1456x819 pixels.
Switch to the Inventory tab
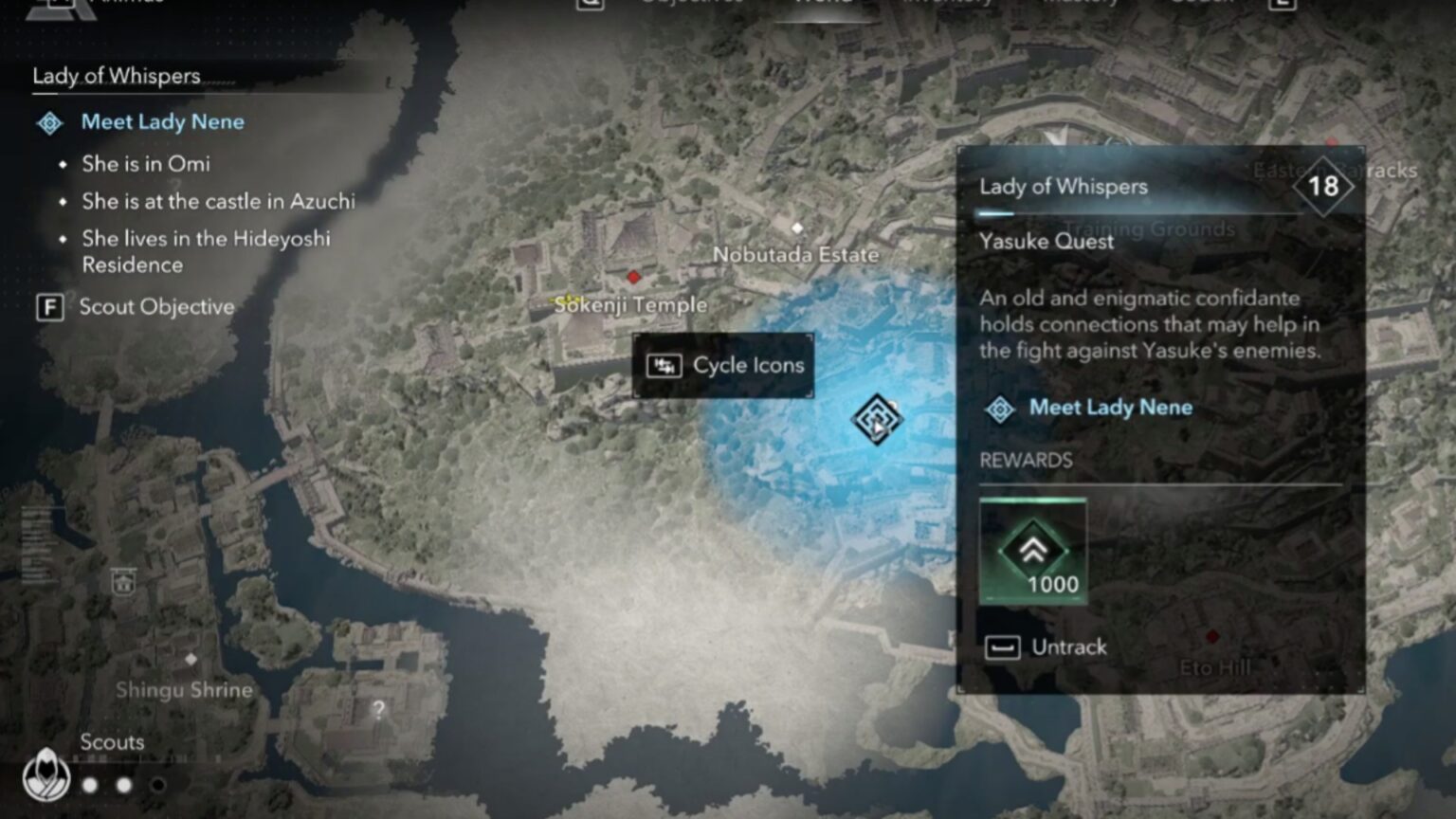pyautogui.click(x=948, y=5)
